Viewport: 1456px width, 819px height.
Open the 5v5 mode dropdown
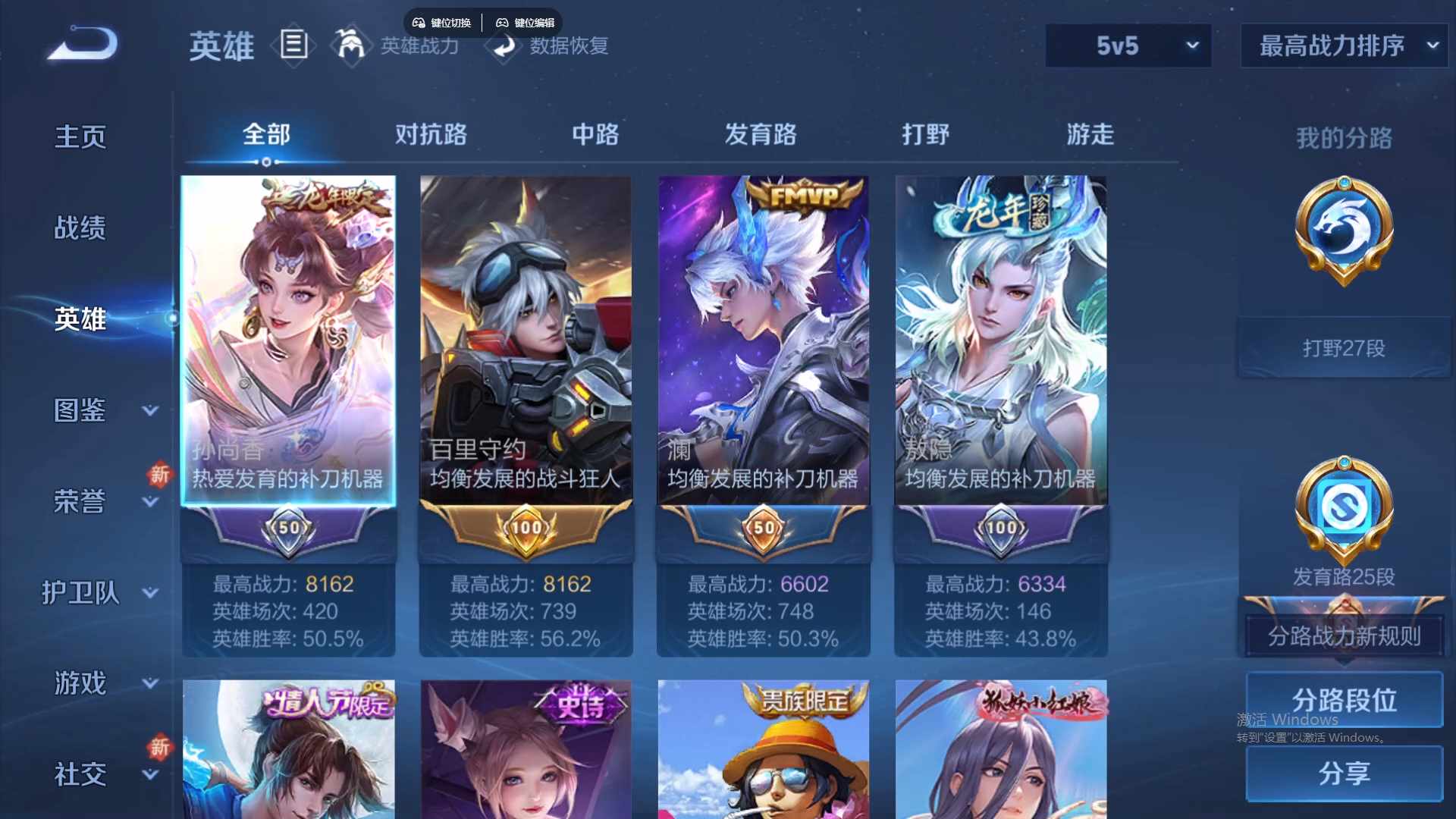(1128, 45)
